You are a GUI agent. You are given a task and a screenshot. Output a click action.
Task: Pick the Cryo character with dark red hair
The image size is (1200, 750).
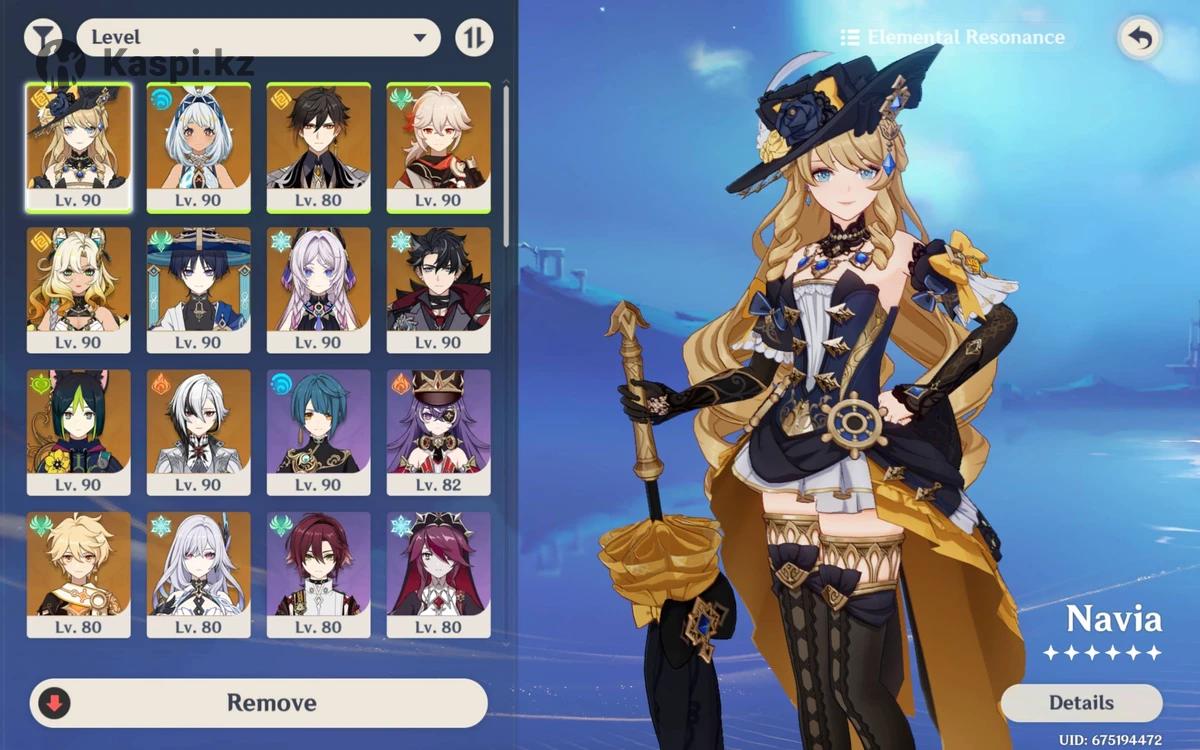[438, 575]
